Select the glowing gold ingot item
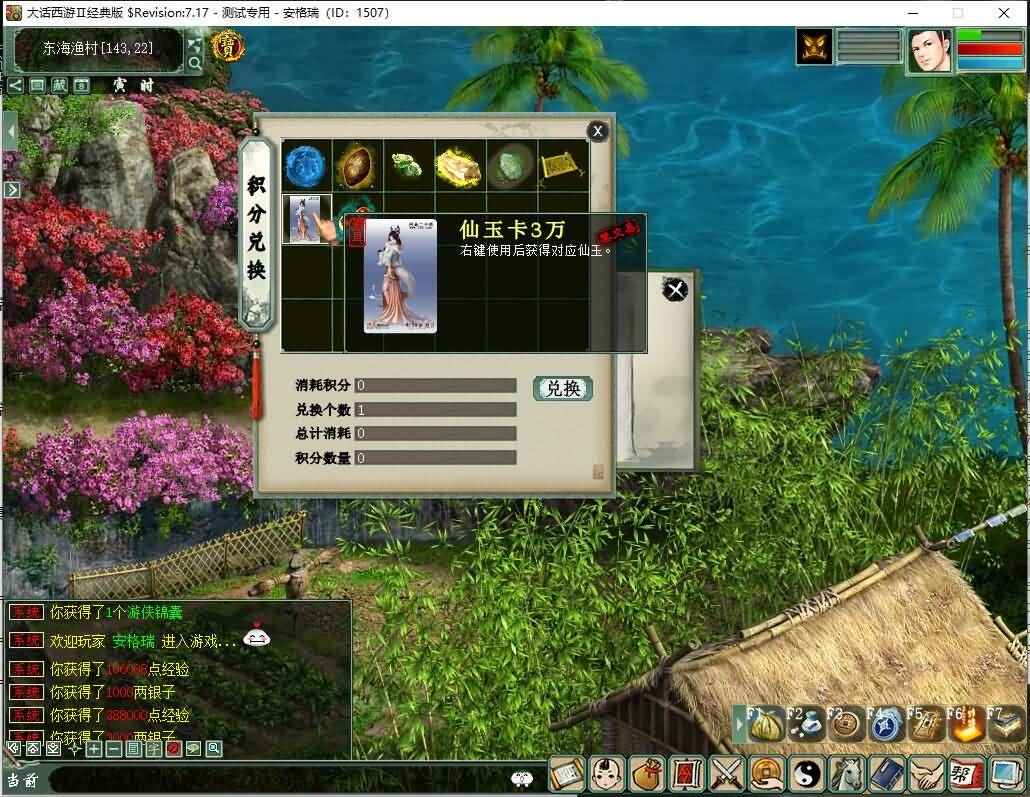This screenshot has height=797, width=1030. [459, 165]
